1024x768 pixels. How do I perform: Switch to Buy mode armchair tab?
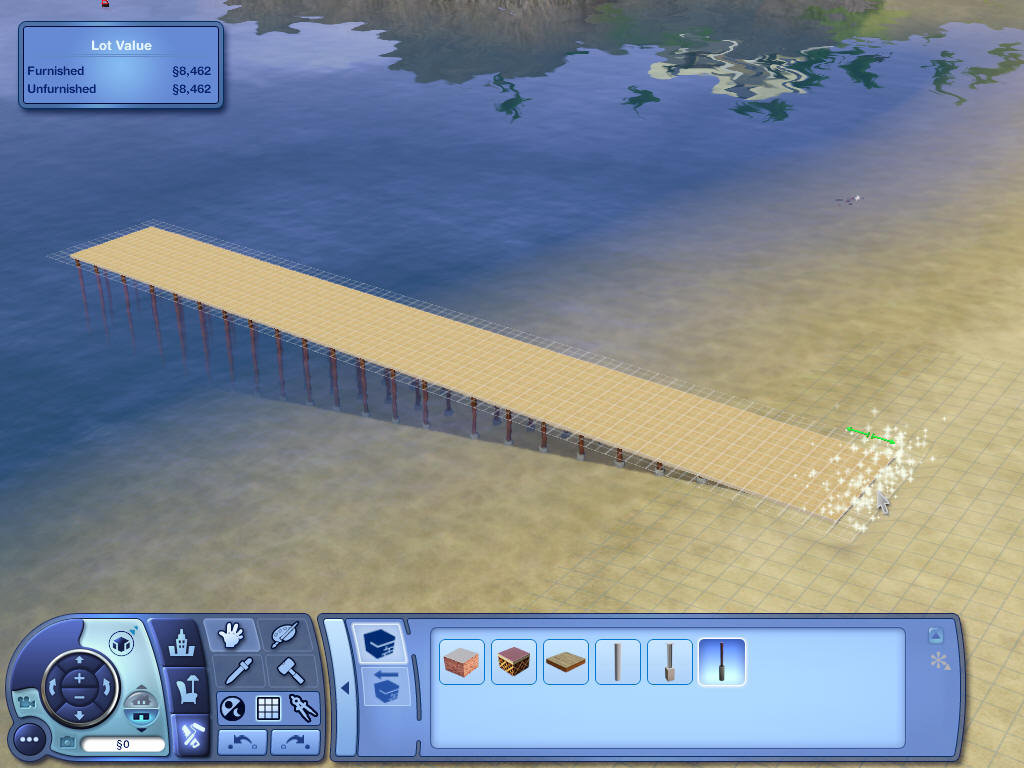(186, 689)
